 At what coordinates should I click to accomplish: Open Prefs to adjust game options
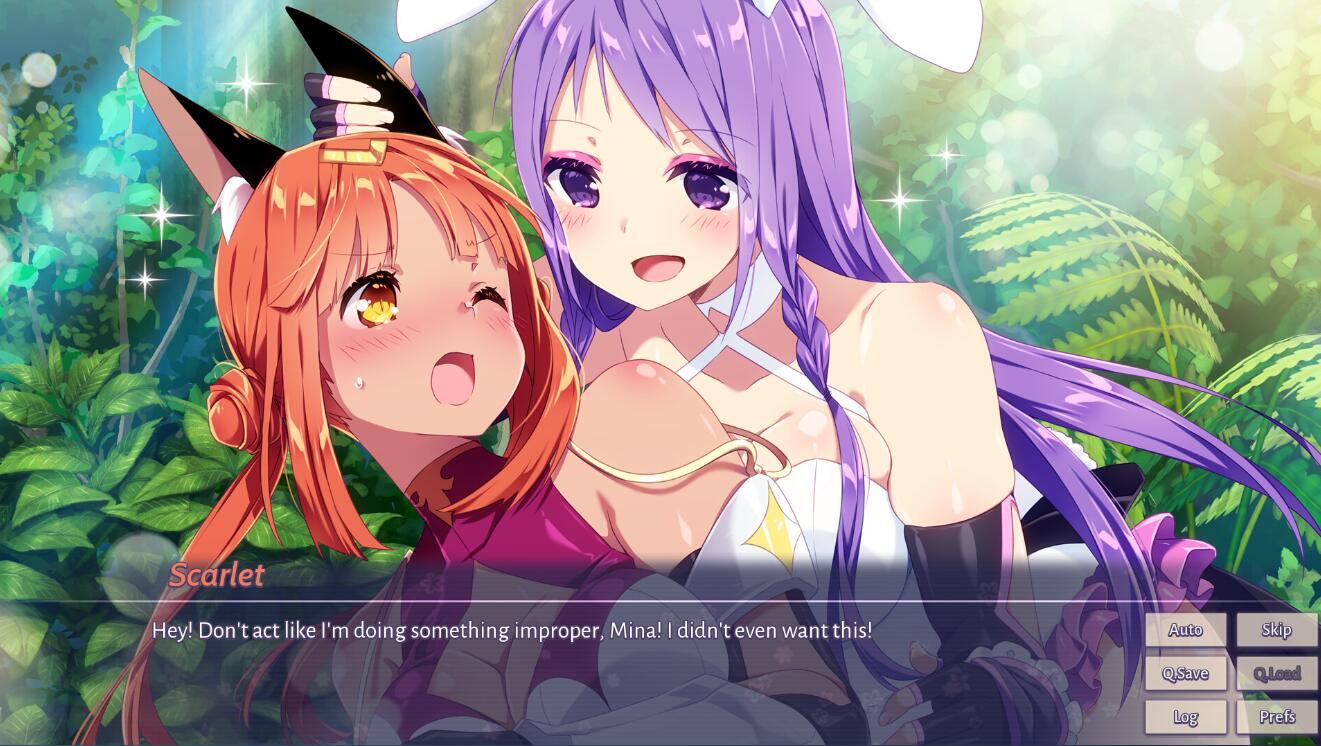click(1277, 717)
